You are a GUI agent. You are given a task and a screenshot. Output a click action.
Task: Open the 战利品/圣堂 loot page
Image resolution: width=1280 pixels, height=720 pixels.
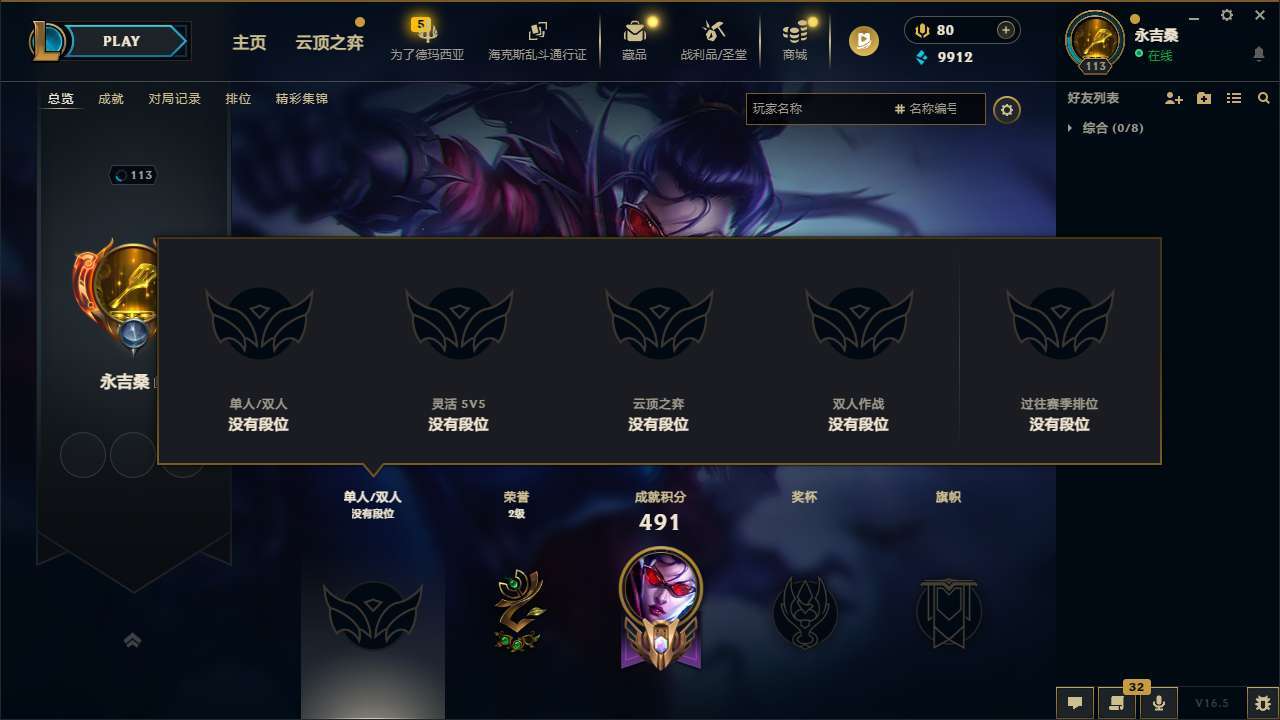pyautogui.click(x=714, y=40)
